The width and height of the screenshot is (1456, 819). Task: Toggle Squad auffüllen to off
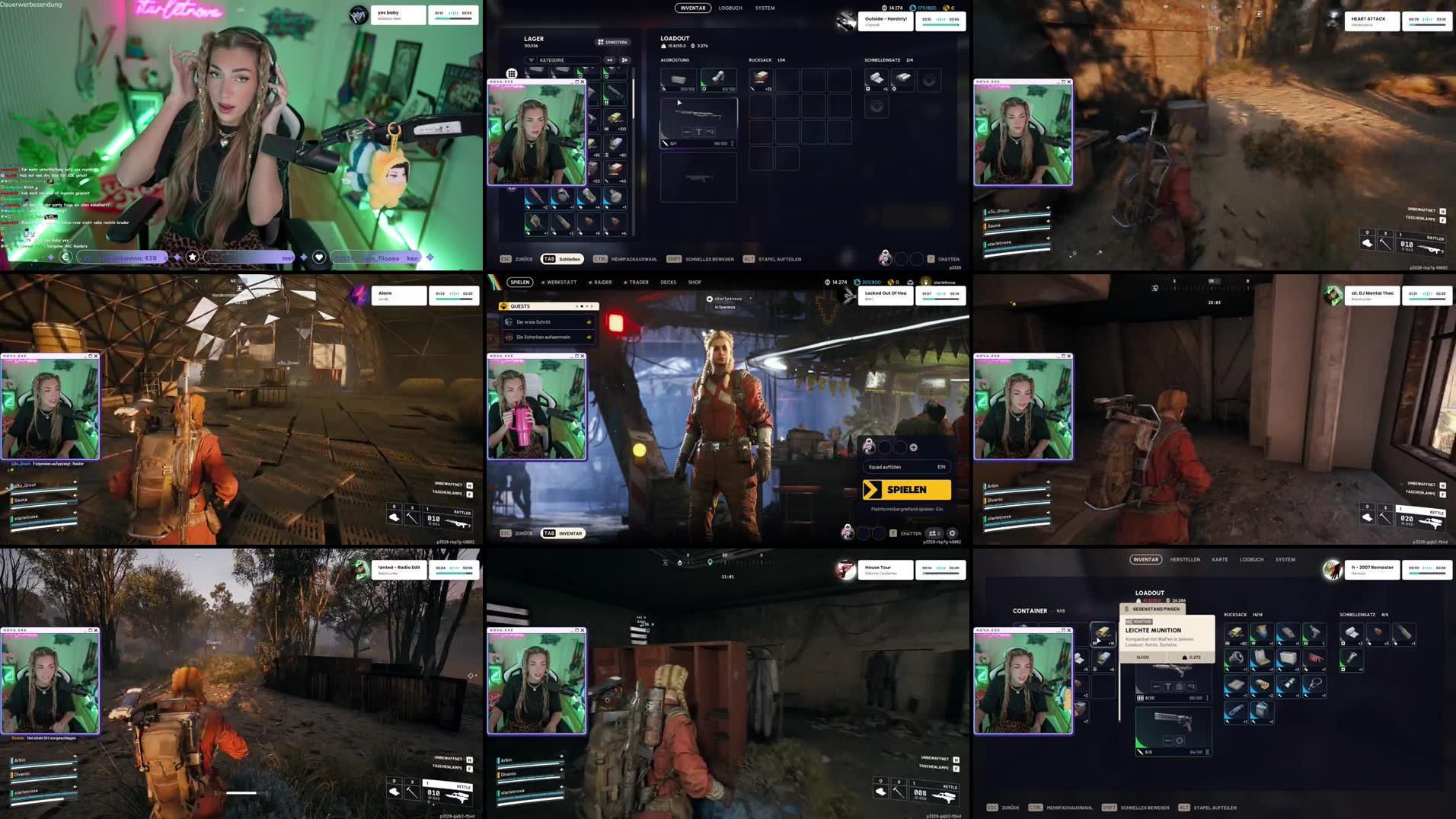click(941, 467)
